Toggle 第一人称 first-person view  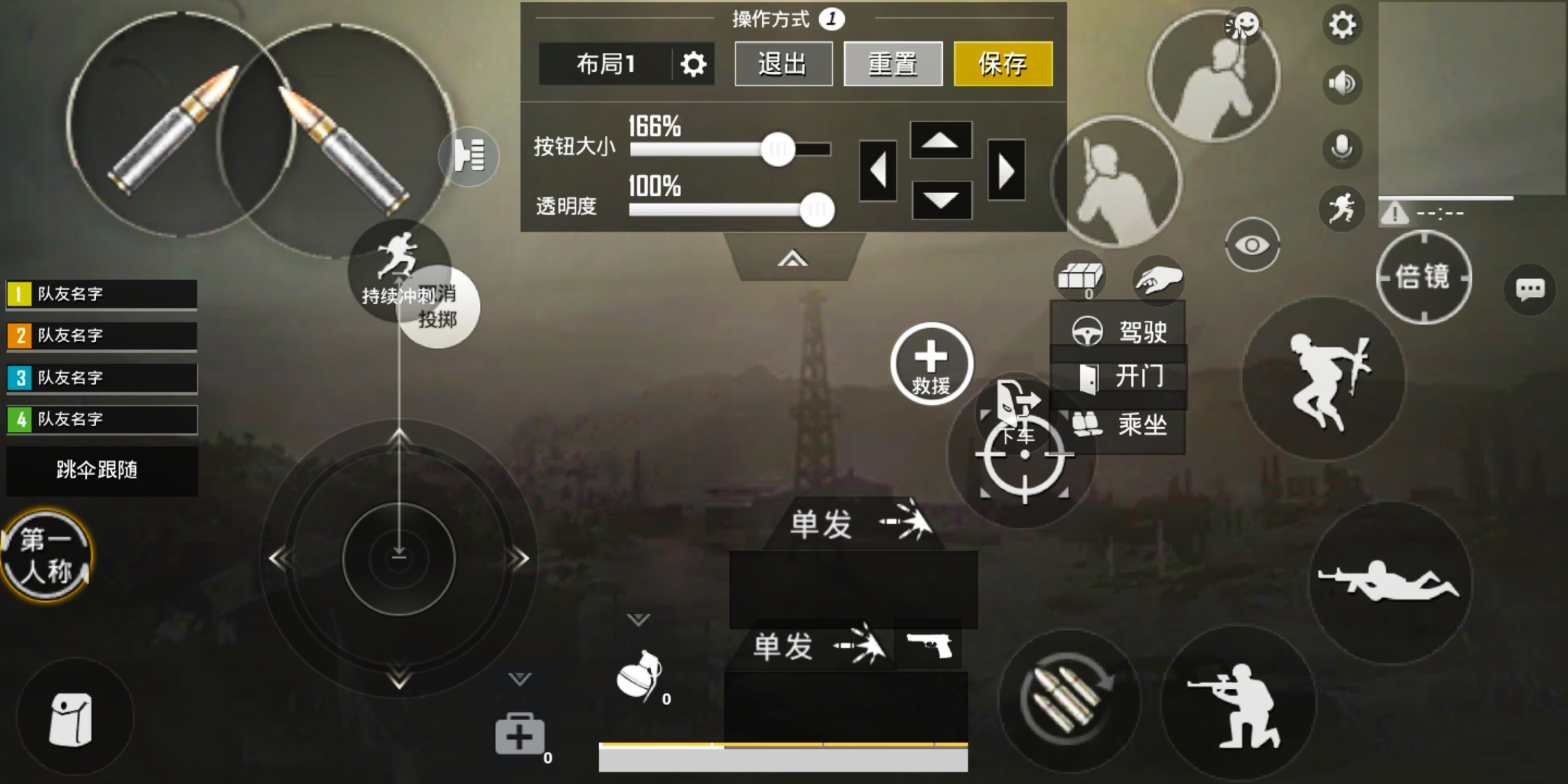click(x=45, y=554)
